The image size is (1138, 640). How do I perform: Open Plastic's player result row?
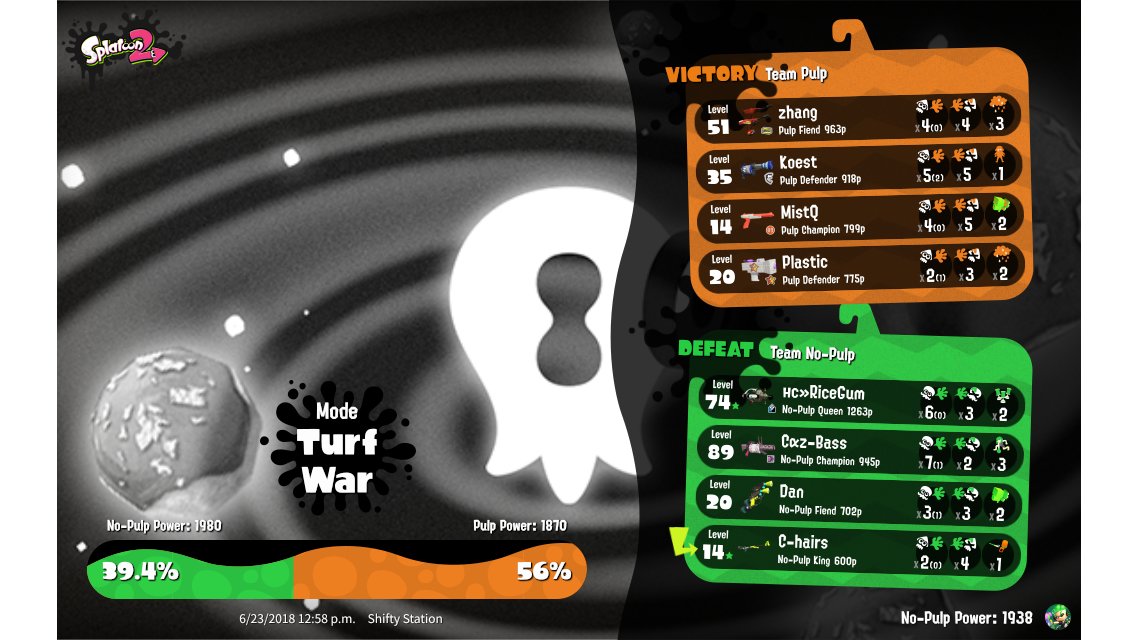858,268
